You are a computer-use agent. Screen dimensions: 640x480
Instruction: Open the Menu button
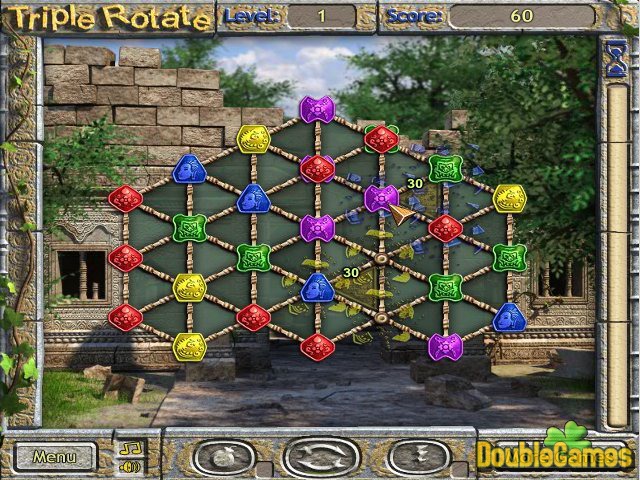pyautogui.click(x=54, y=457)
